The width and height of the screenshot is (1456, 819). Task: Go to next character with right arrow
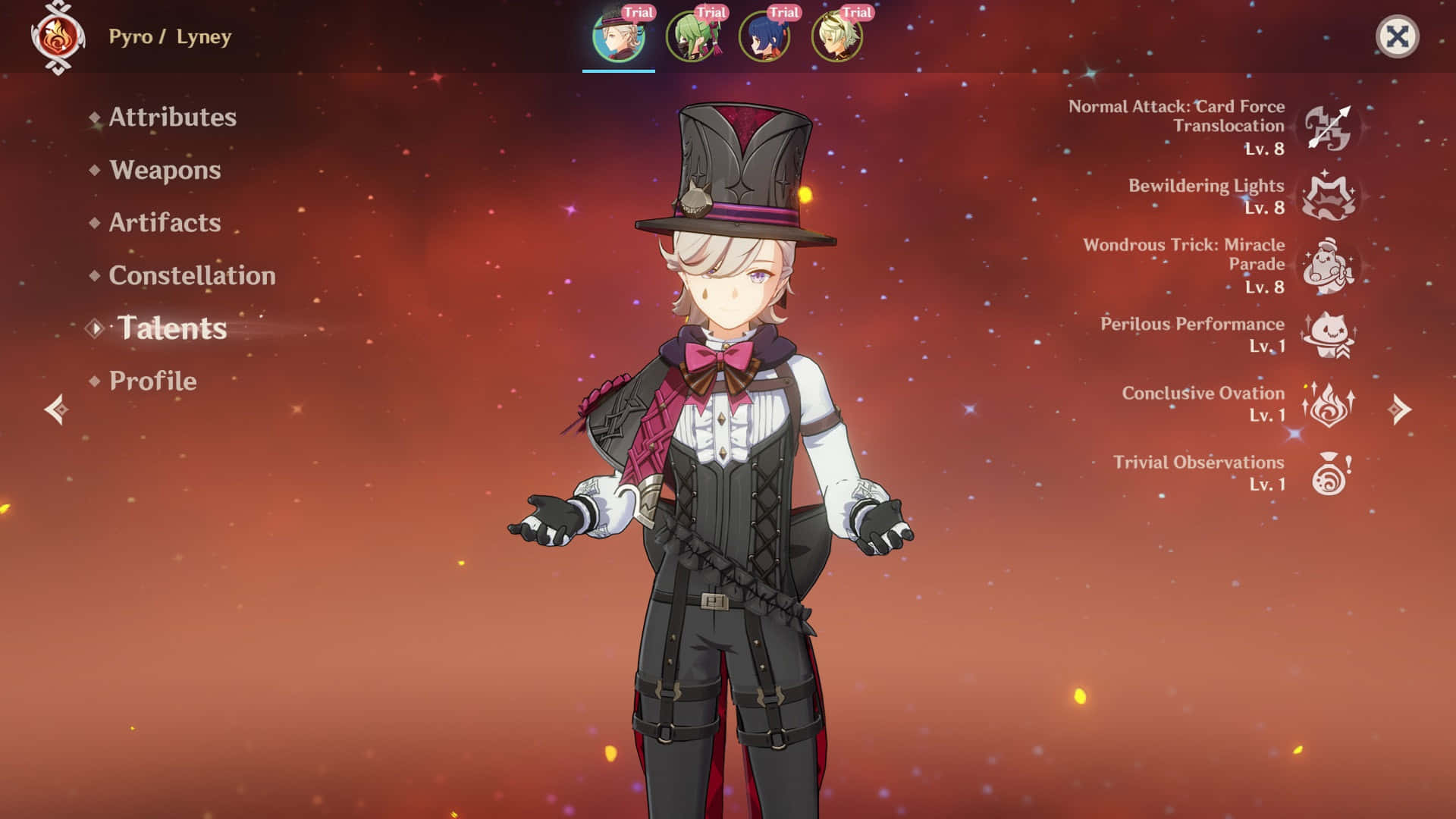pyautogui.click(x=1399, y=409)
